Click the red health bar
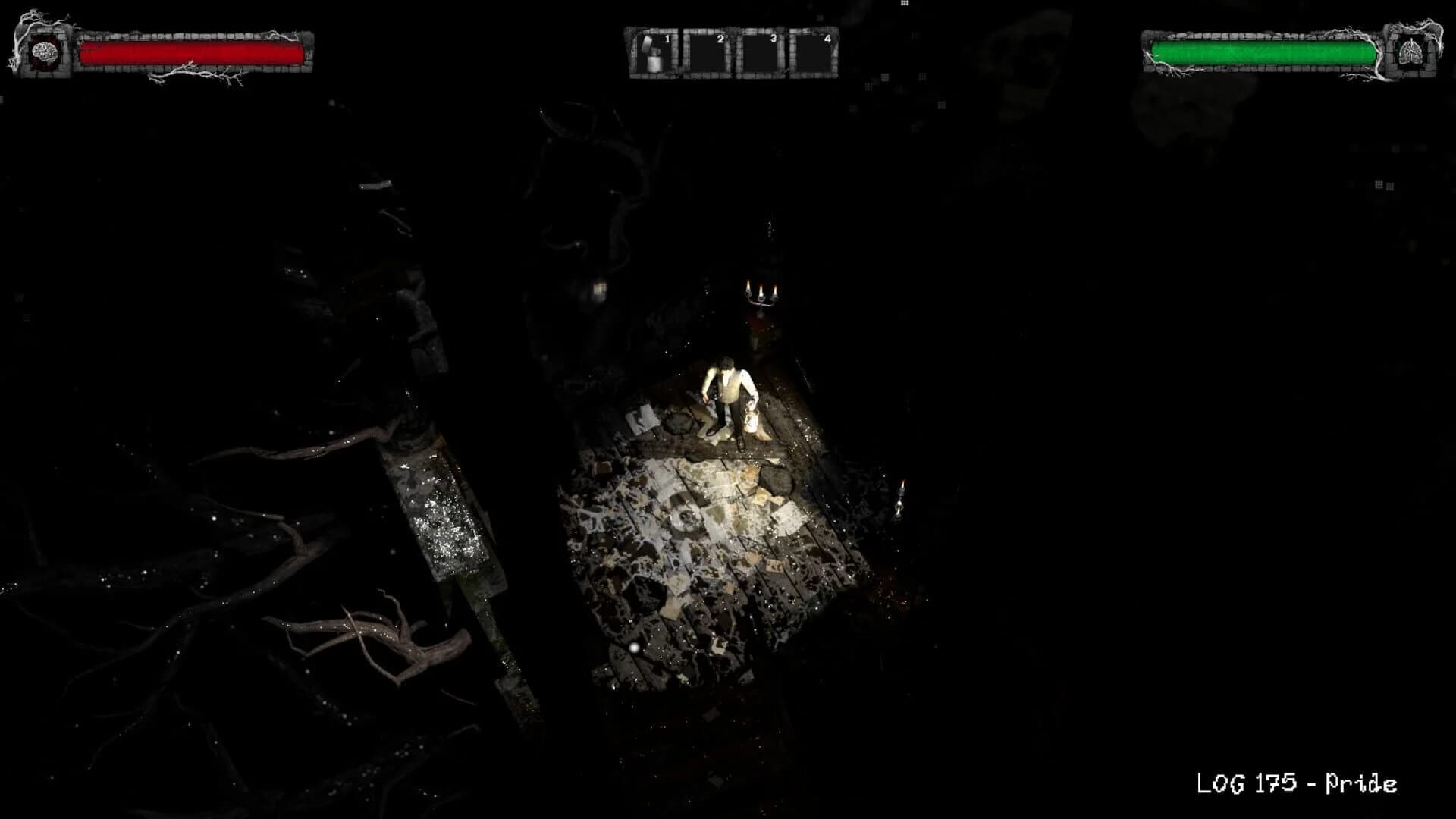The height and width of the screenshot is (819, 1456). [193, 55]
